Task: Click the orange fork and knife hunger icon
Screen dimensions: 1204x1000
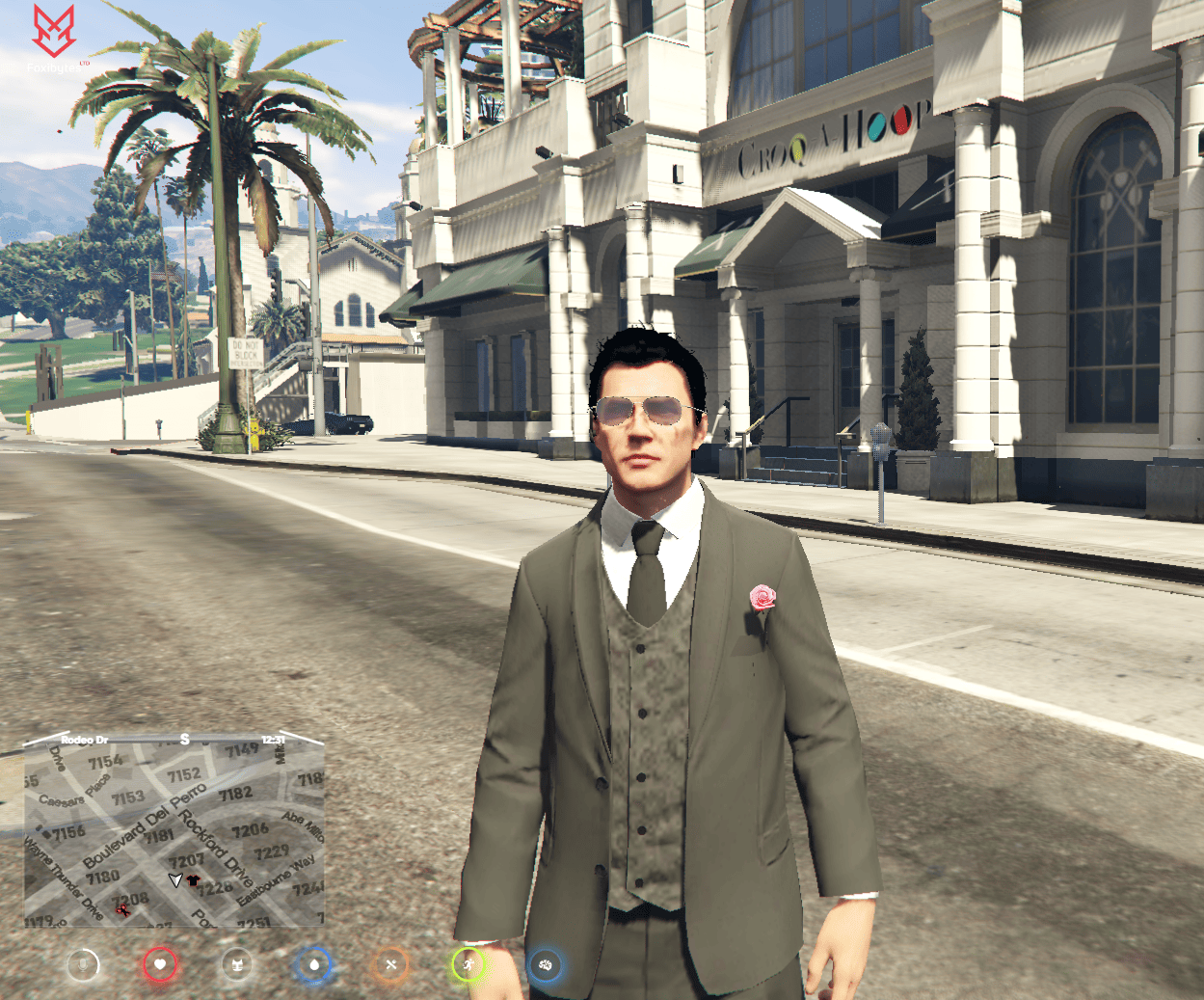Action: pos(390,963)
